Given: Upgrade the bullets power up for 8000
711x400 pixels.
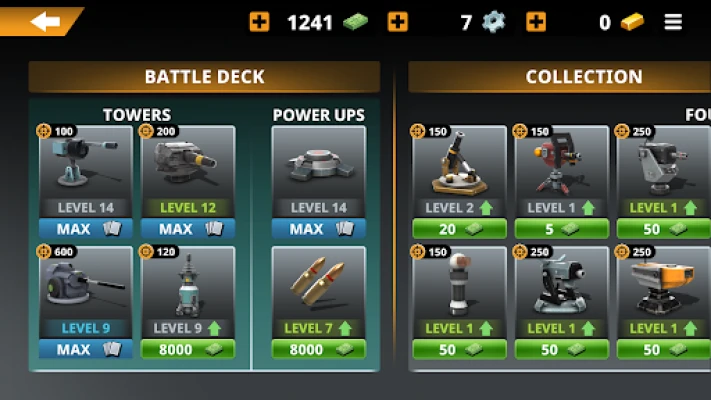Looking at the screenshot, I should click(x=319, y=349).
